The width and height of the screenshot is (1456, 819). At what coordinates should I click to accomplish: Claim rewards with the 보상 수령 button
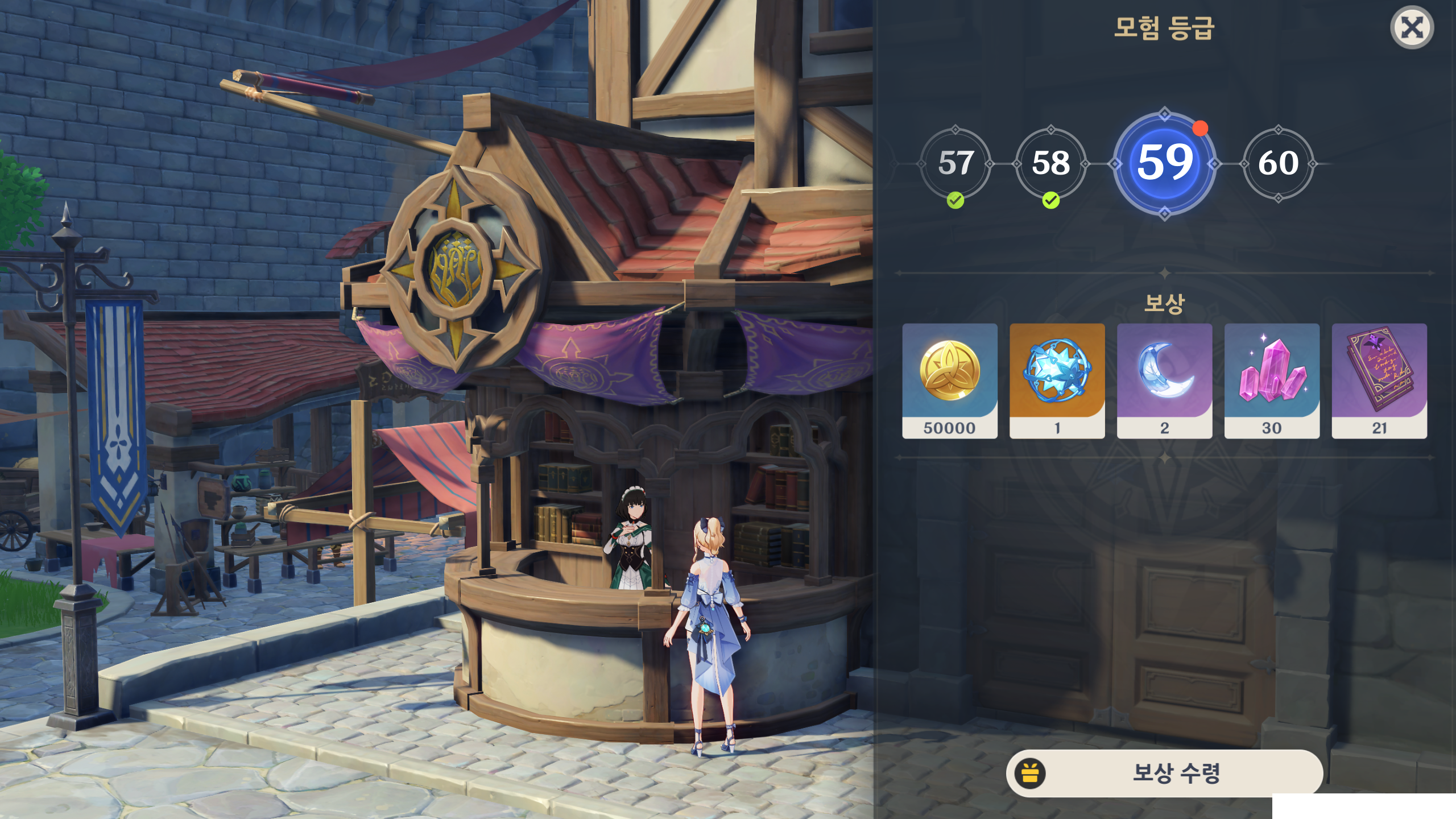[x=1164, y=773]
